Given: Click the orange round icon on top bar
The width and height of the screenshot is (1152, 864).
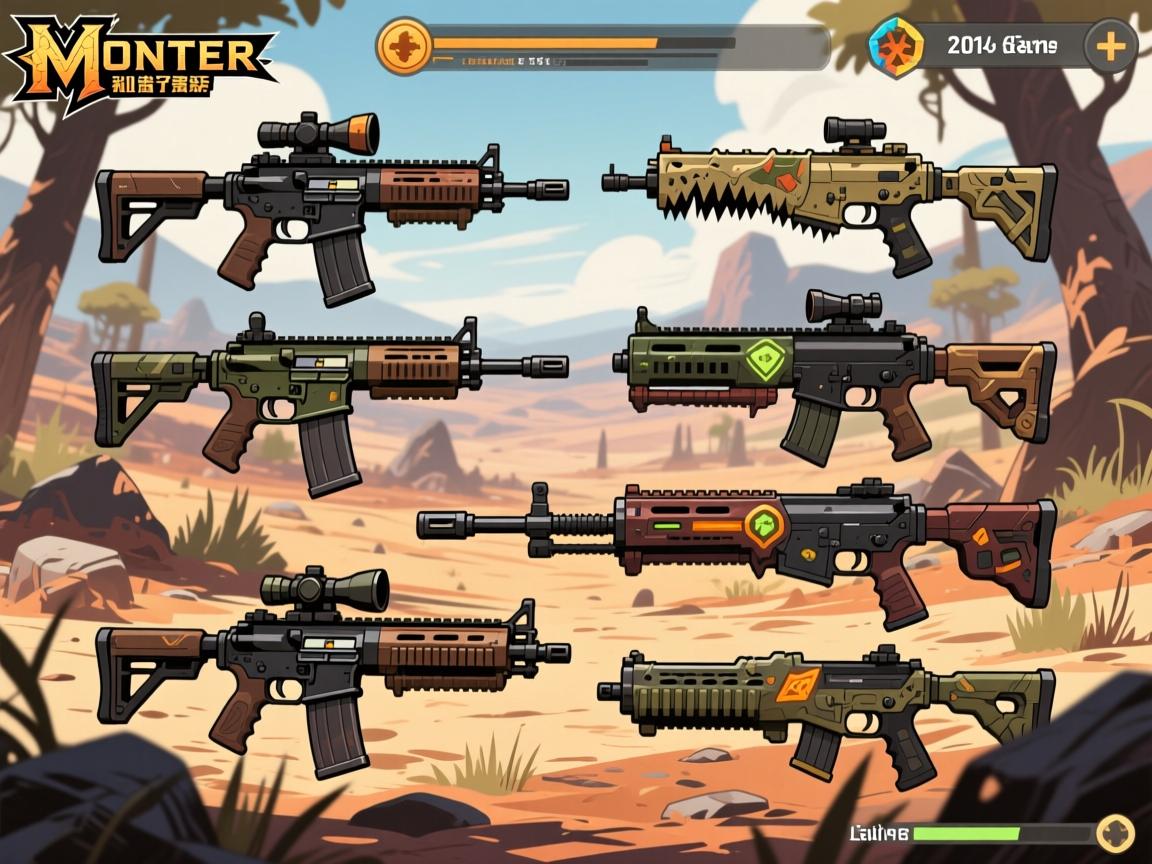Looking at the screenshot, I should tap(405, 46).
